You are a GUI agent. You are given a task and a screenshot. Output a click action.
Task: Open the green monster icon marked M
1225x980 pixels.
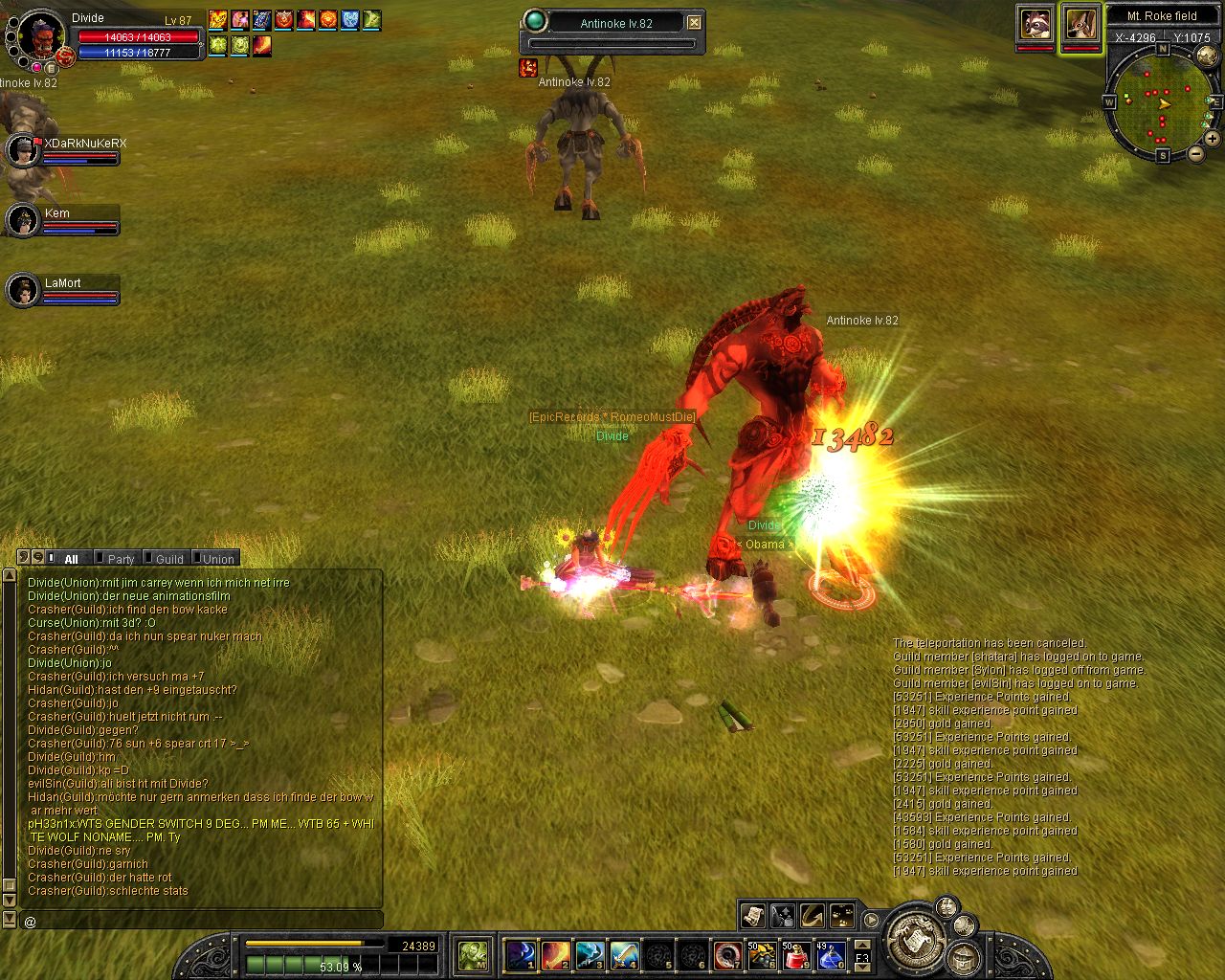pyautogui.click(x=474, y=955)
